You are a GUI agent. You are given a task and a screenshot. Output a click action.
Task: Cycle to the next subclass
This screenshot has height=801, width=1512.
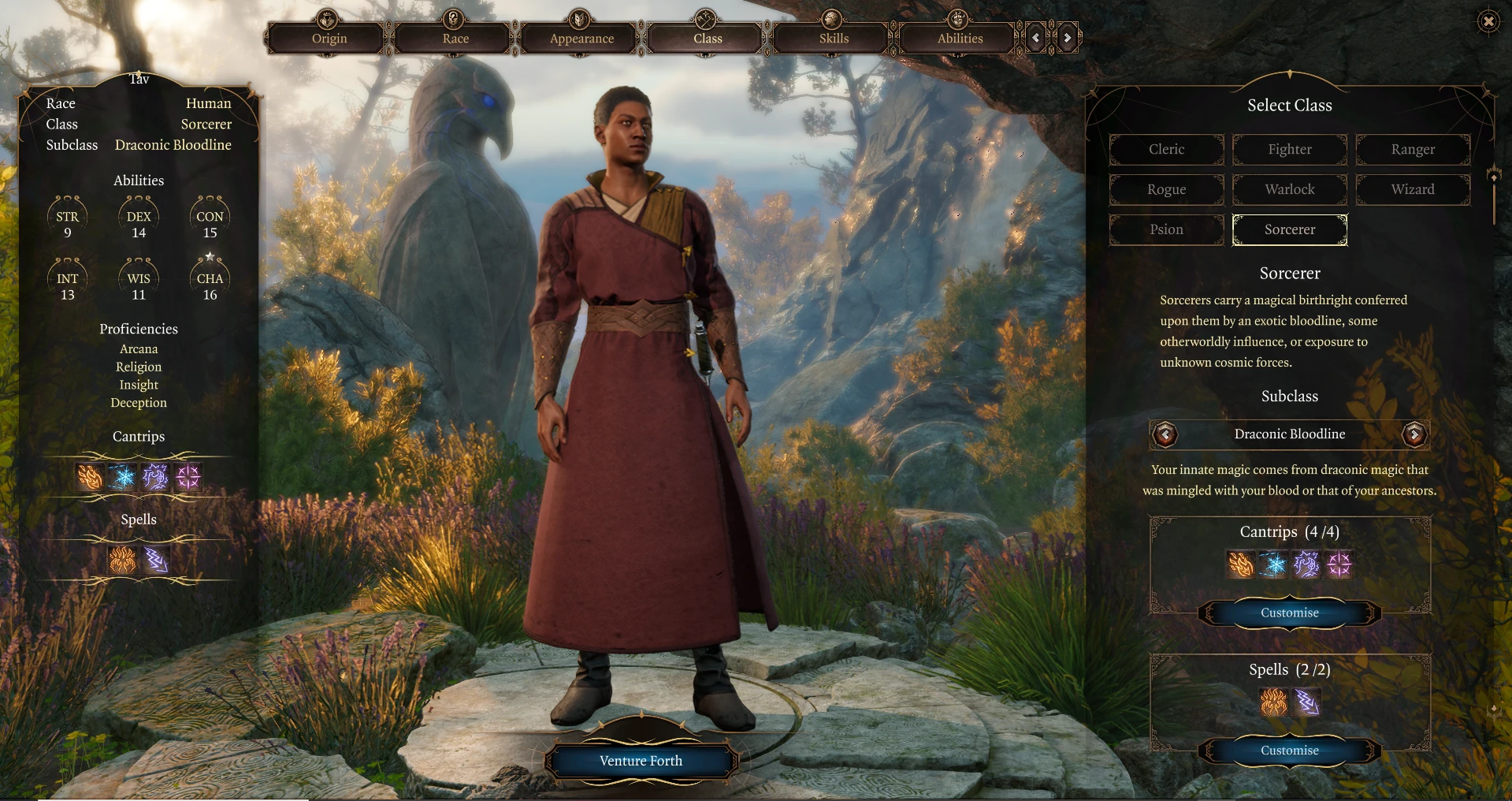tap(1414, 434)
